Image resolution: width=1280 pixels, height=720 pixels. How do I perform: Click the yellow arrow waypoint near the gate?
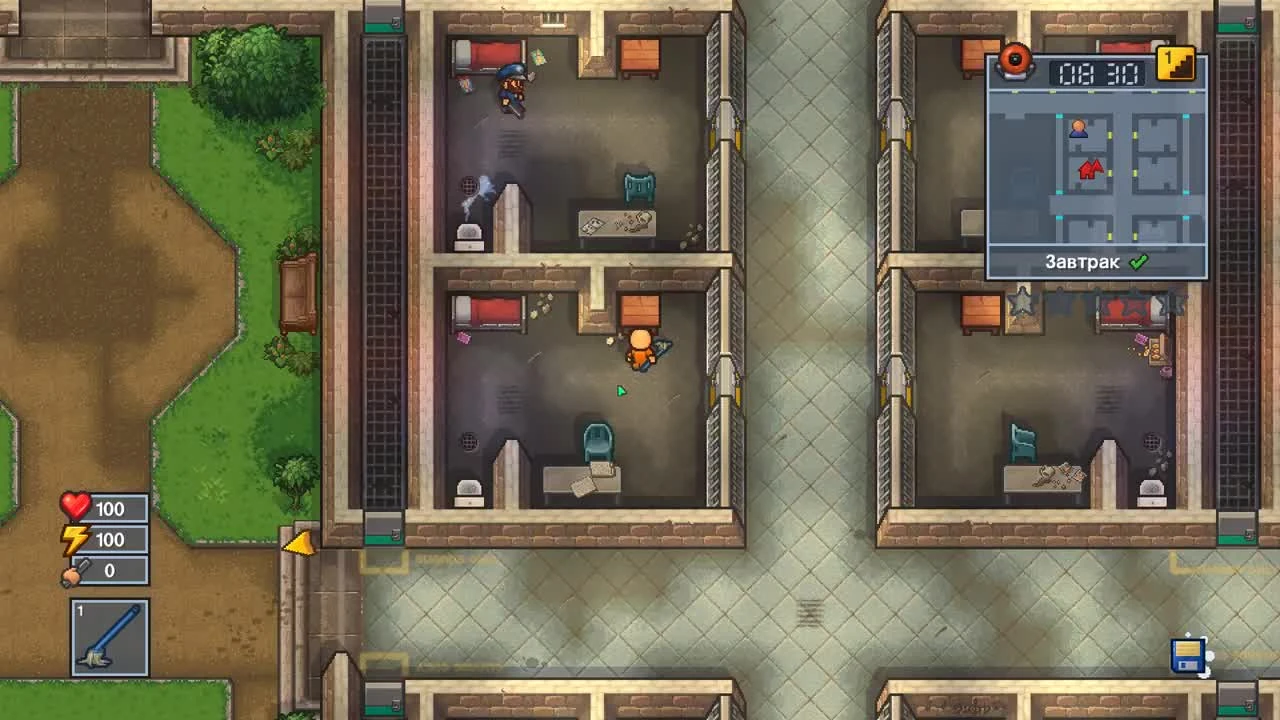[300, 545]
